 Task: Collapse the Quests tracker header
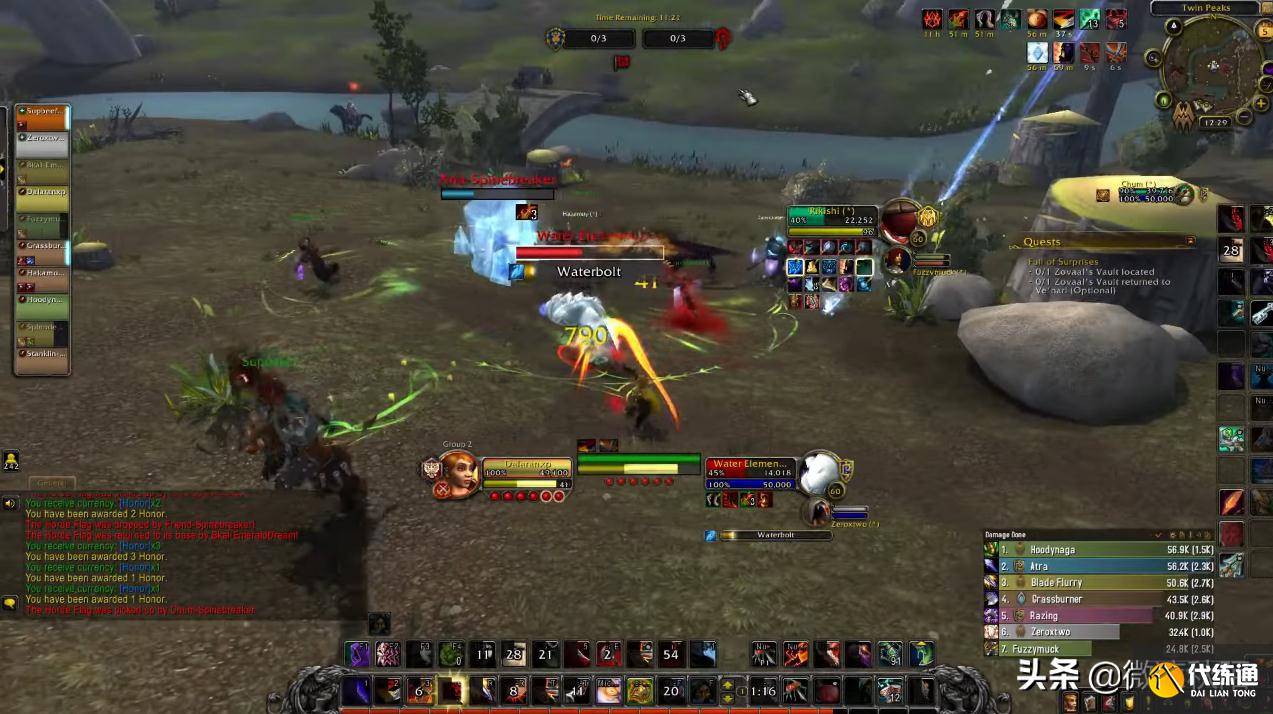point(1190,242)
